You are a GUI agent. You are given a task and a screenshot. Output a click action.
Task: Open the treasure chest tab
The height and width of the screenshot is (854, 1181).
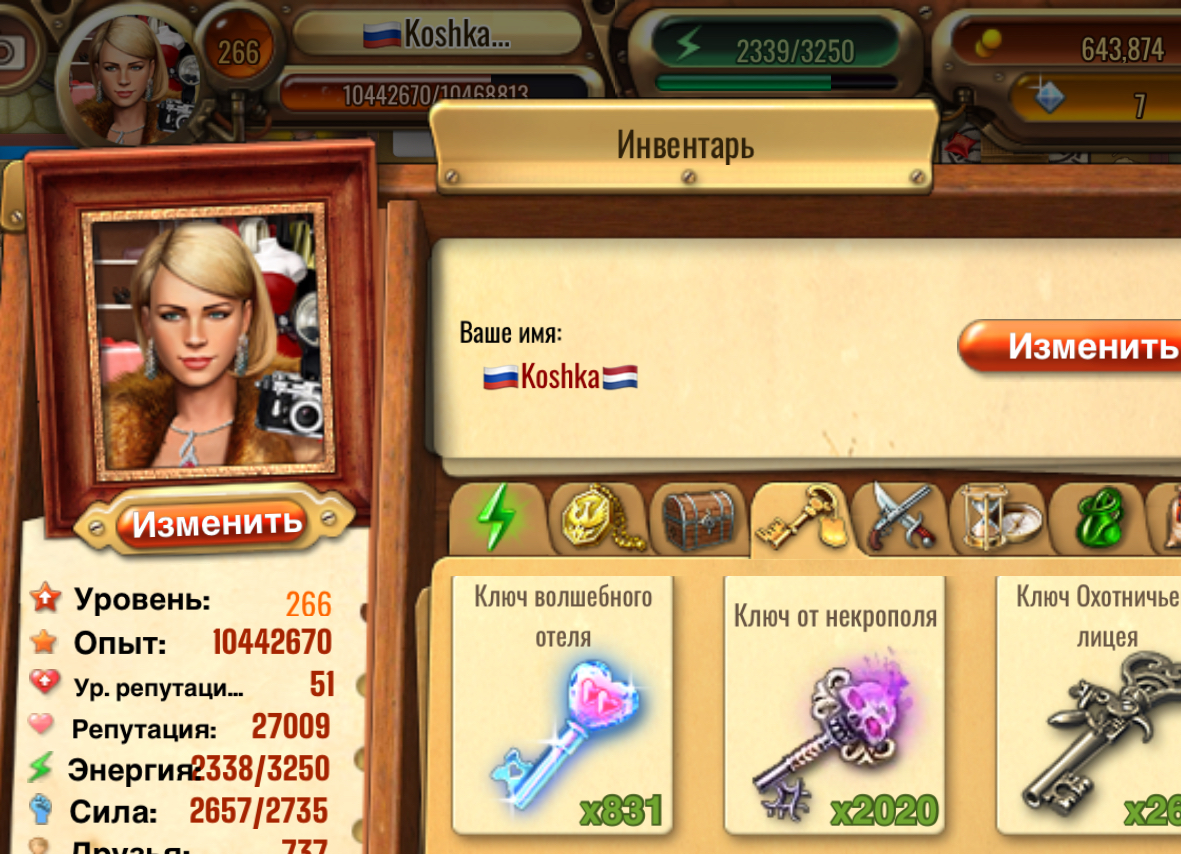click(698, 518)
